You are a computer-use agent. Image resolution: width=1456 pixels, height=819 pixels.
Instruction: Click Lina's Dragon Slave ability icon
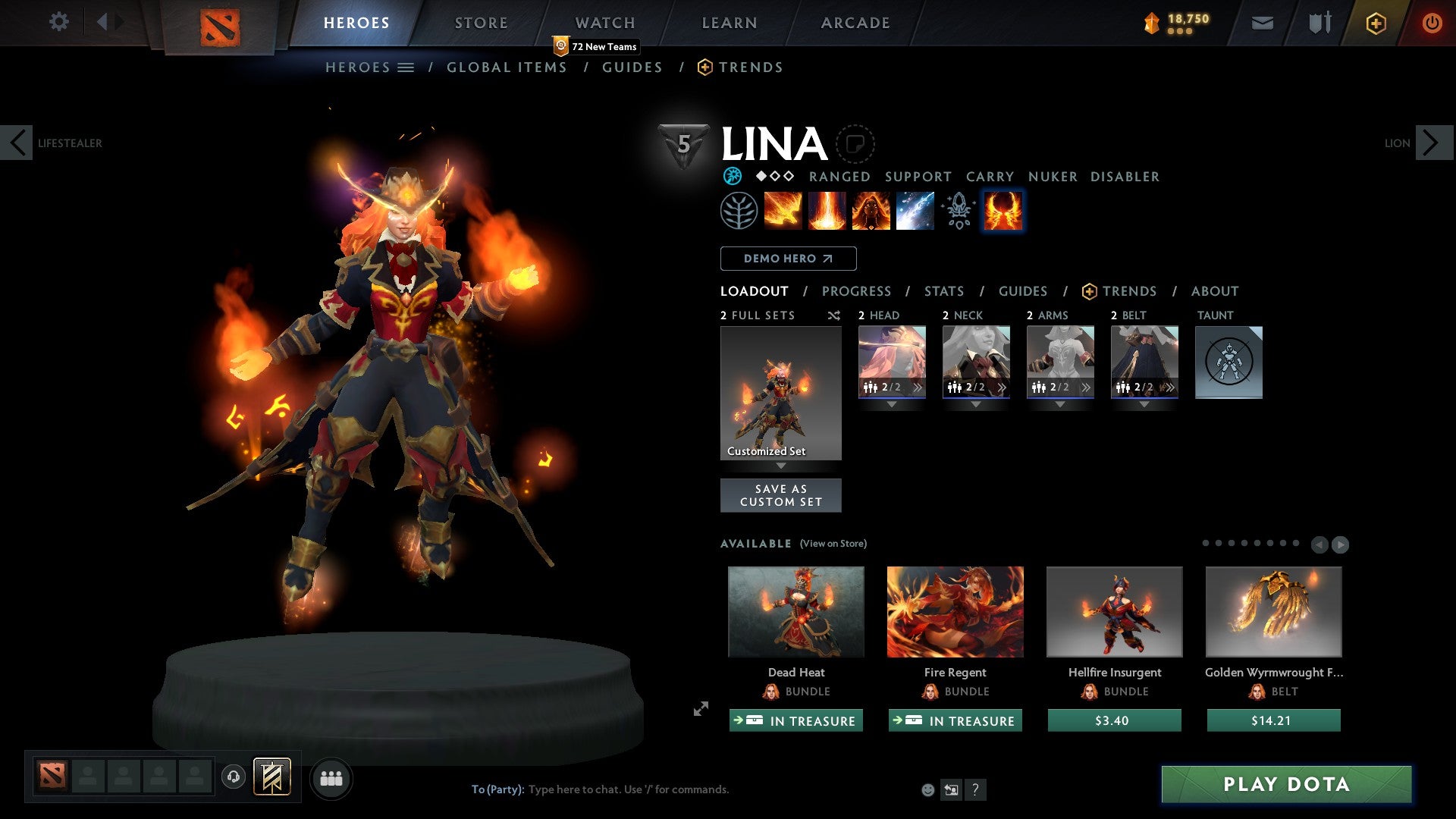[x=783, y=211]
